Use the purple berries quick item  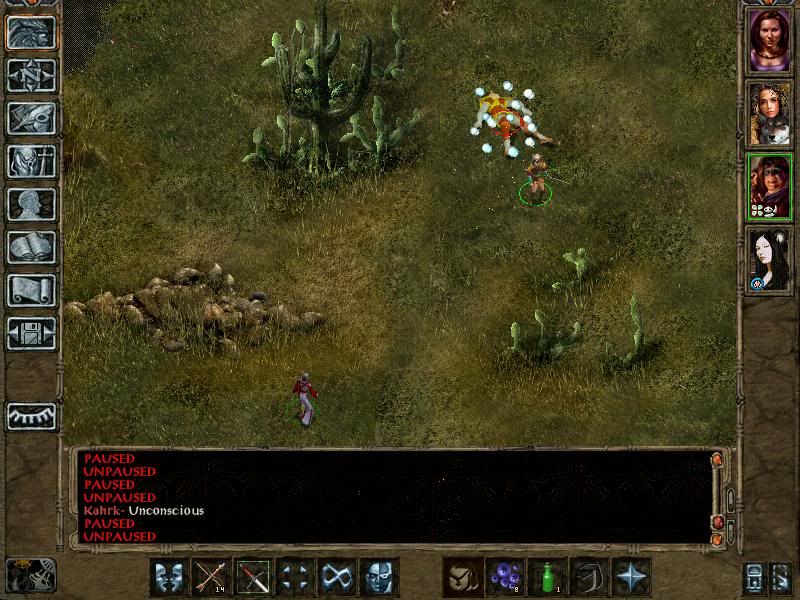tap(506, 577)
